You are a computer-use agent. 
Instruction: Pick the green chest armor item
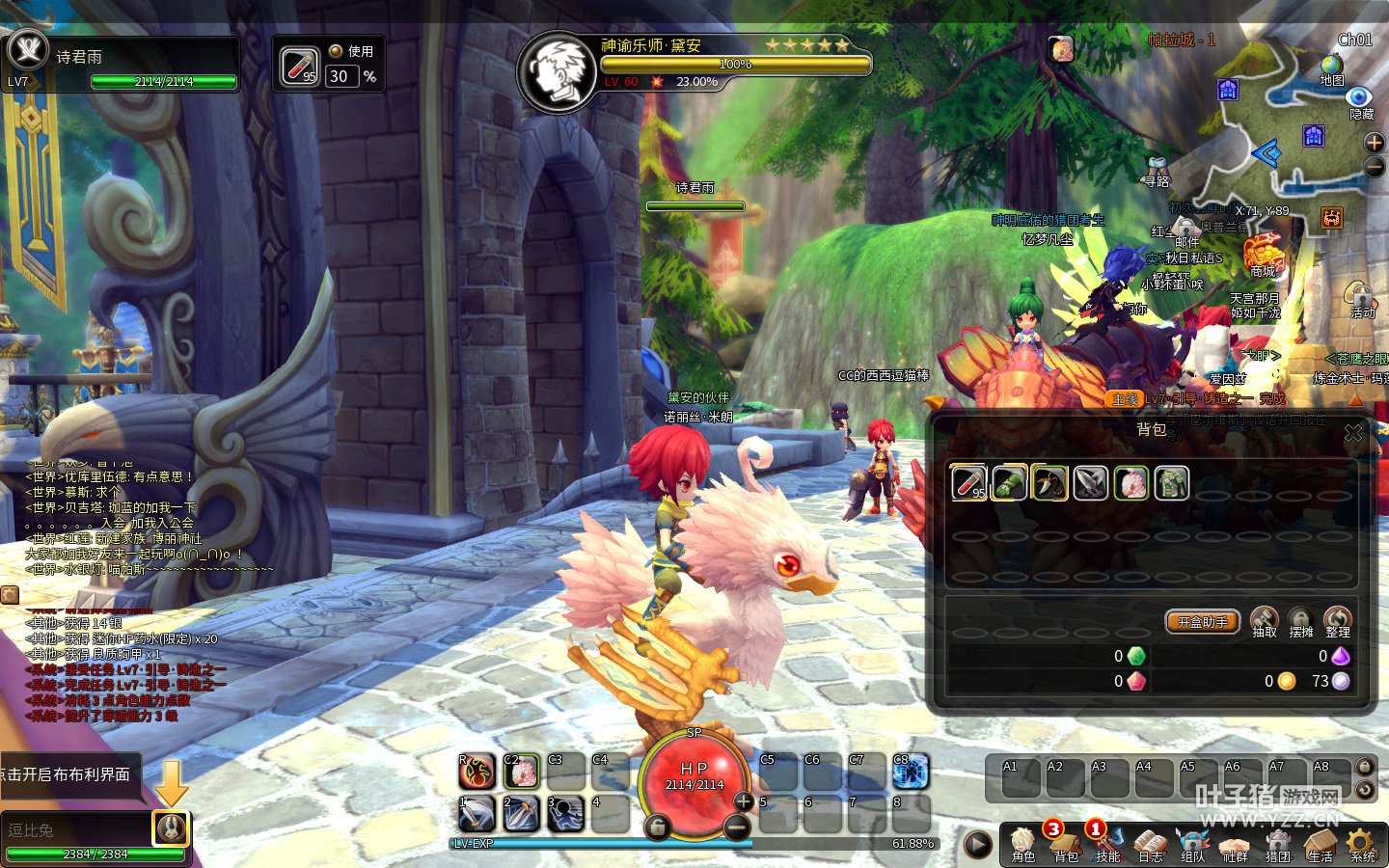[1172, 482]
